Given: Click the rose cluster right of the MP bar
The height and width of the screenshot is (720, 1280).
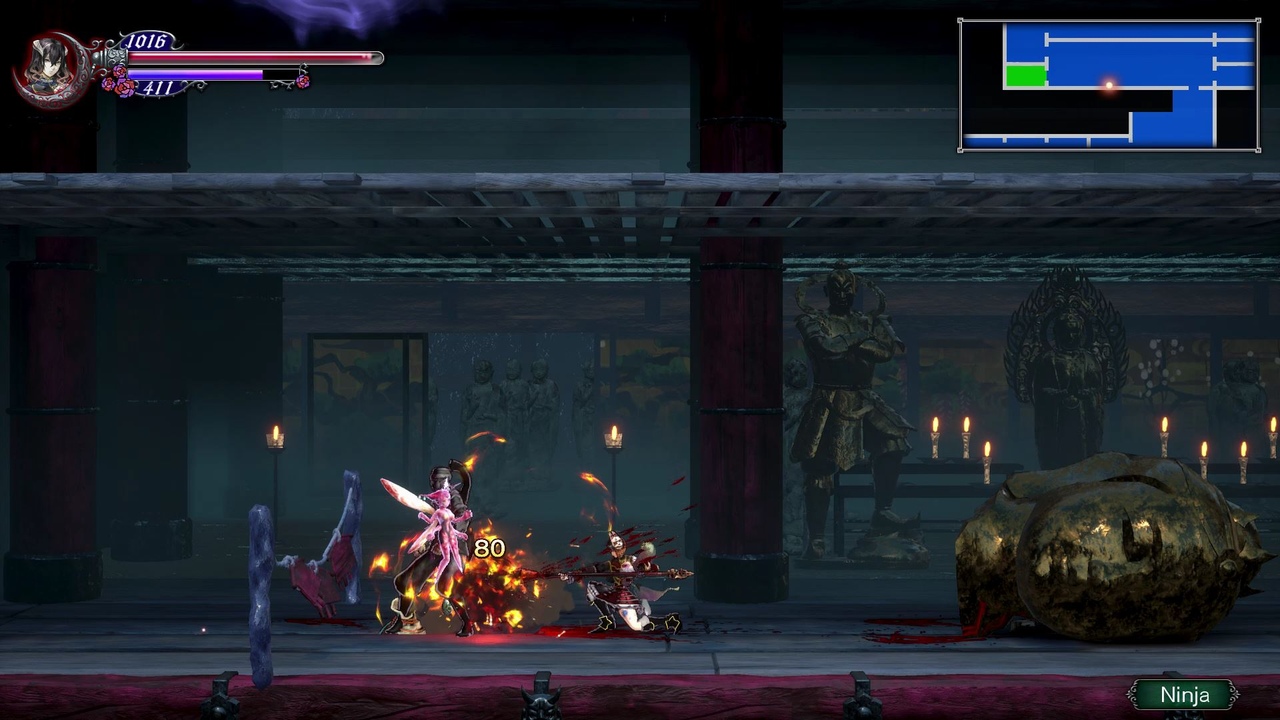Looking at the screenshot, I should click(302, 80).
